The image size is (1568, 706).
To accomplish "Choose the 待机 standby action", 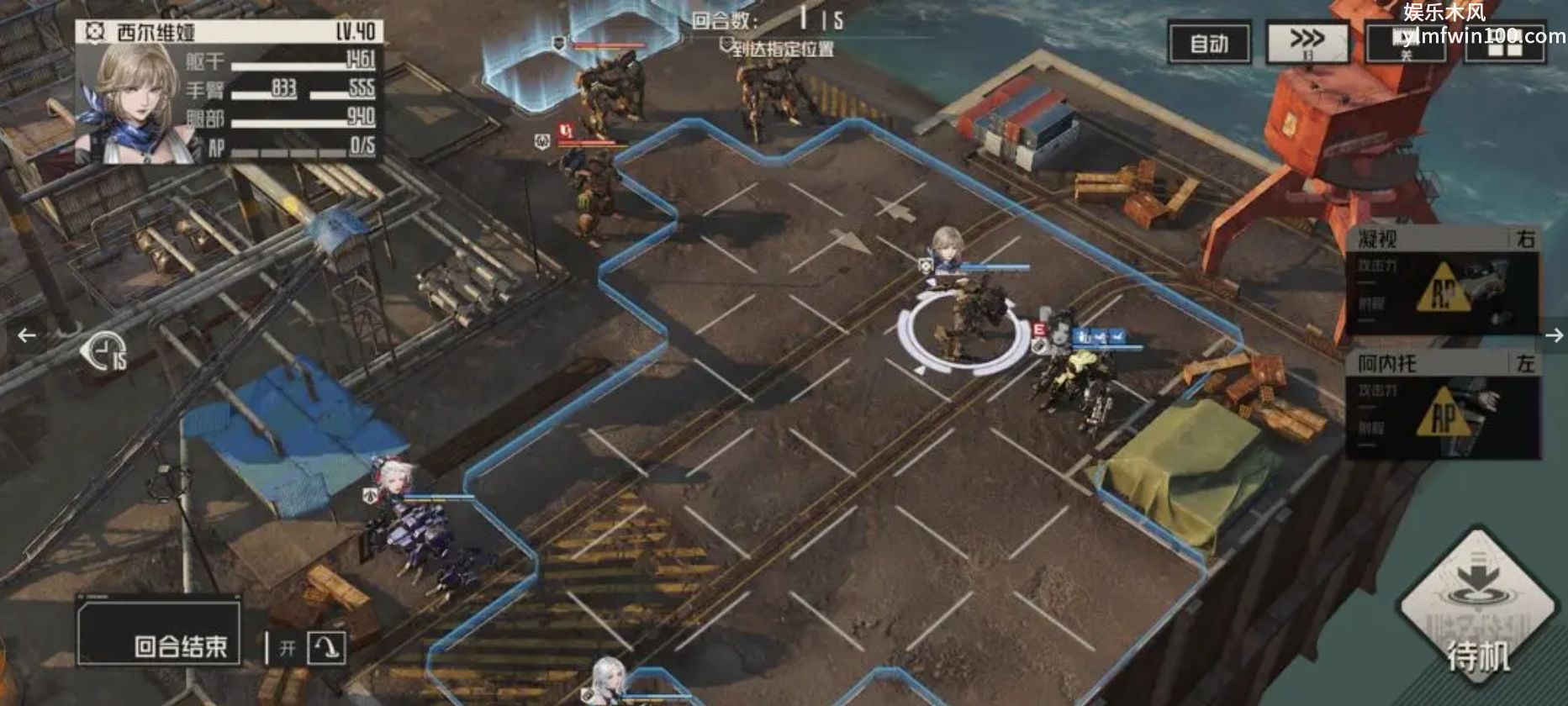I will (x=1477, y=612).
